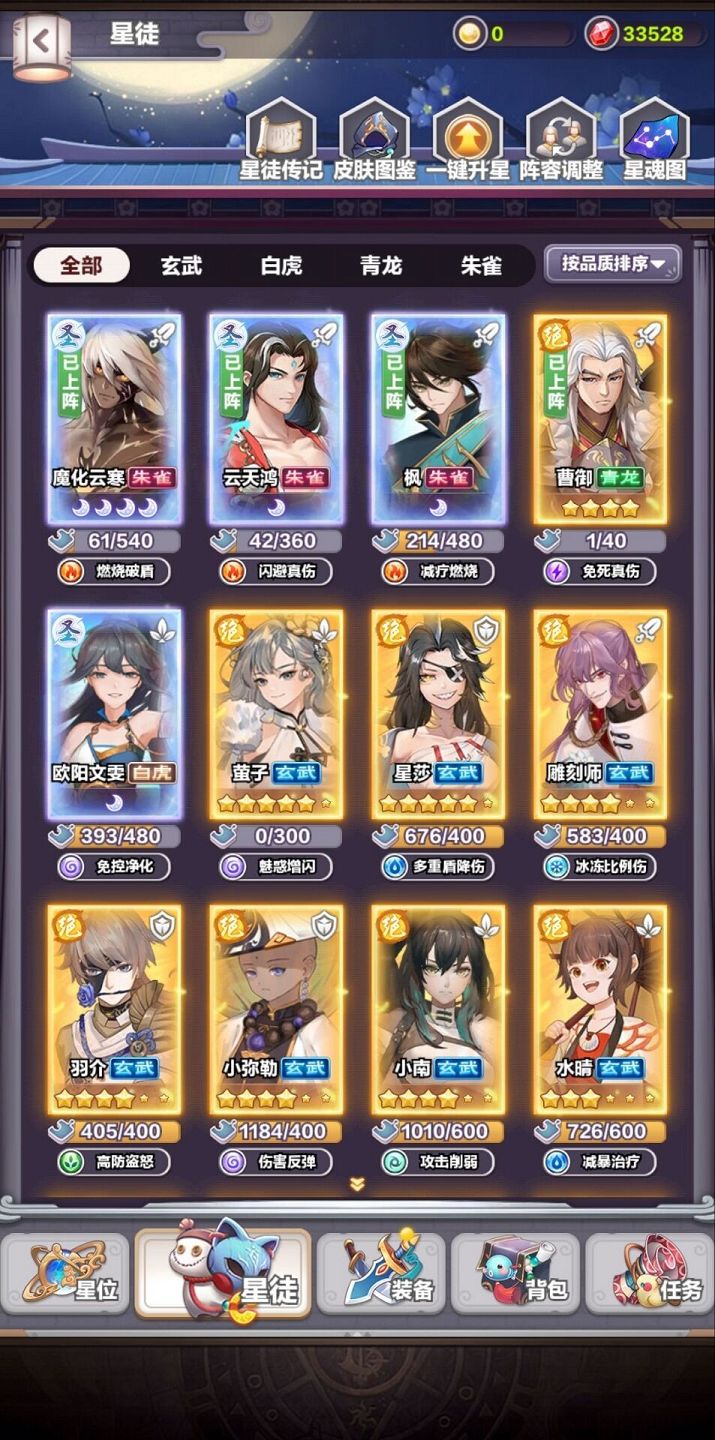Activate 一键升星 upgrade button

pos(468,140)
